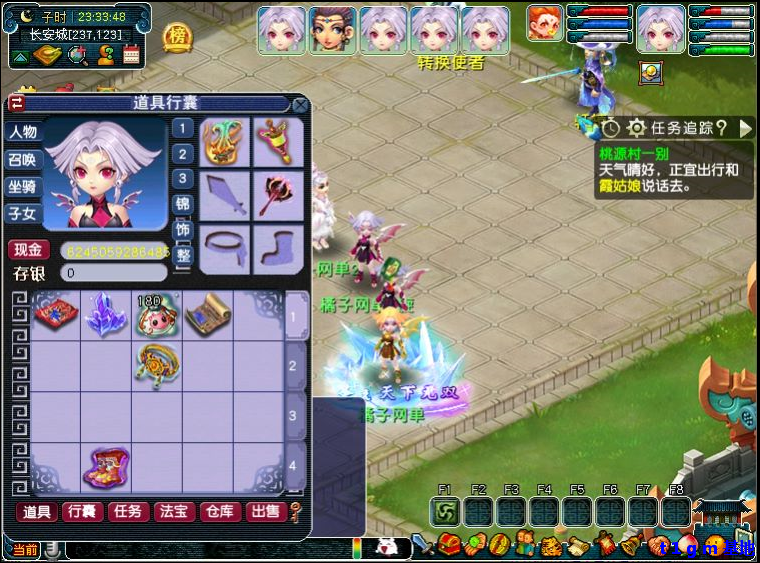
Task: Select the 坐骑 mount tab
Action: (23, 186)
